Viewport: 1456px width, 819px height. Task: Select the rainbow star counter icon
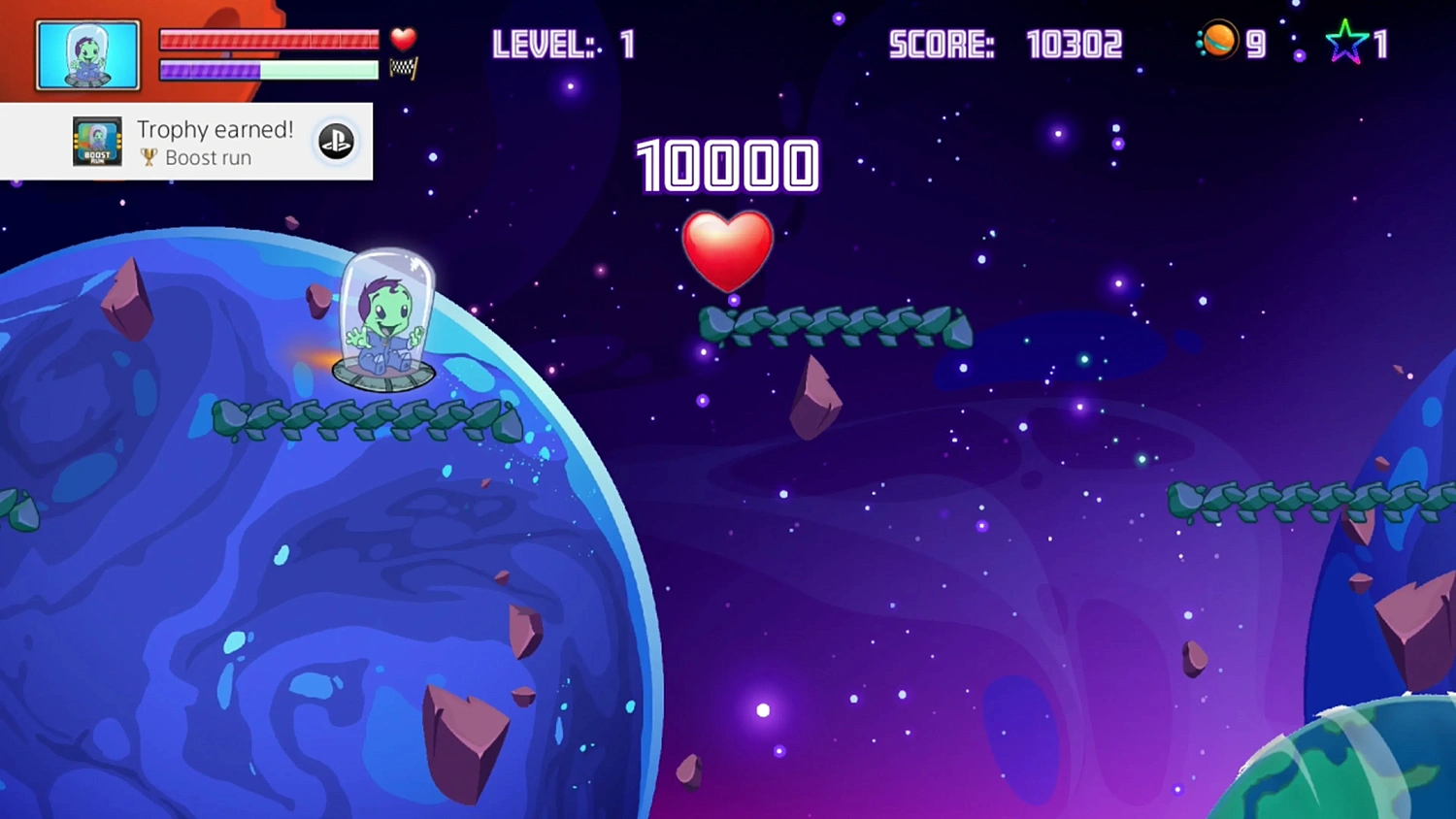pos(1346,41)
